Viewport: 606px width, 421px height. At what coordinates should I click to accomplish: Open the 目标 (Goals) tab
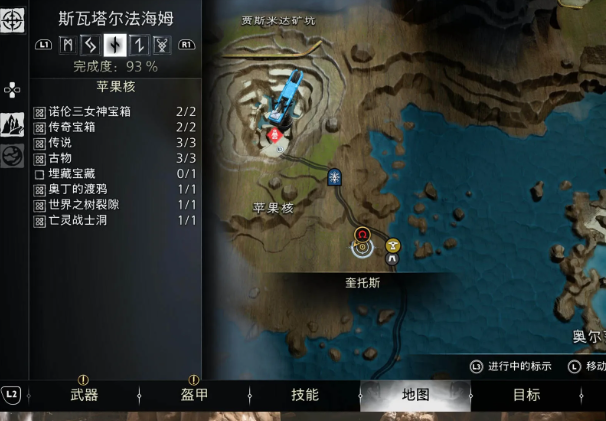(526, 395)
